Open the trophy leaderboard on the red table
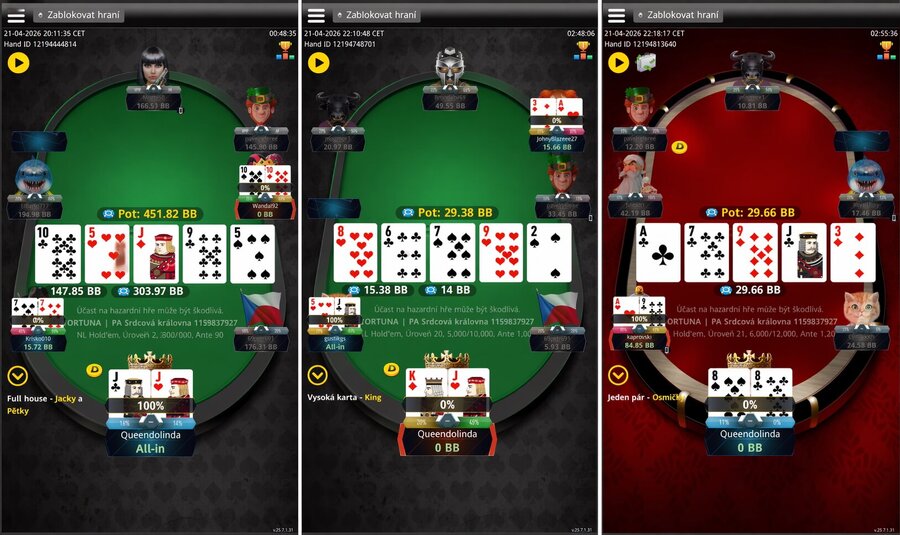Screen dimensions: 900x535 885,50
